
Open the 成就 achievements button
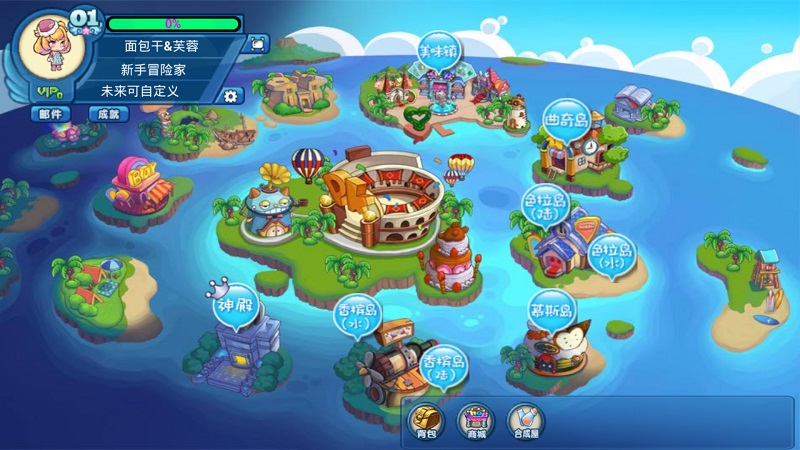click(x=108, y=114)
